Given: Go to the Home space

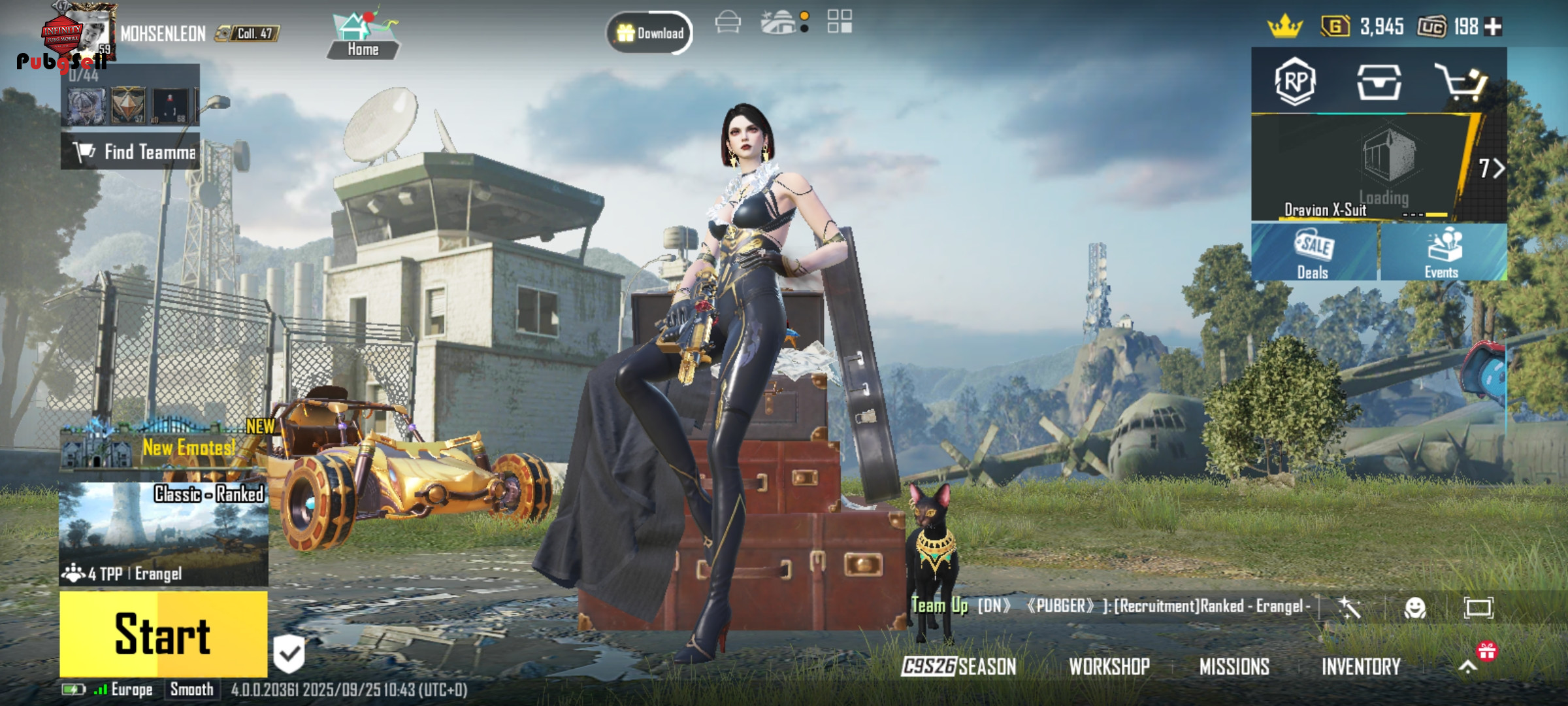Looking at the screenshot, I should (x=363, y=37).
